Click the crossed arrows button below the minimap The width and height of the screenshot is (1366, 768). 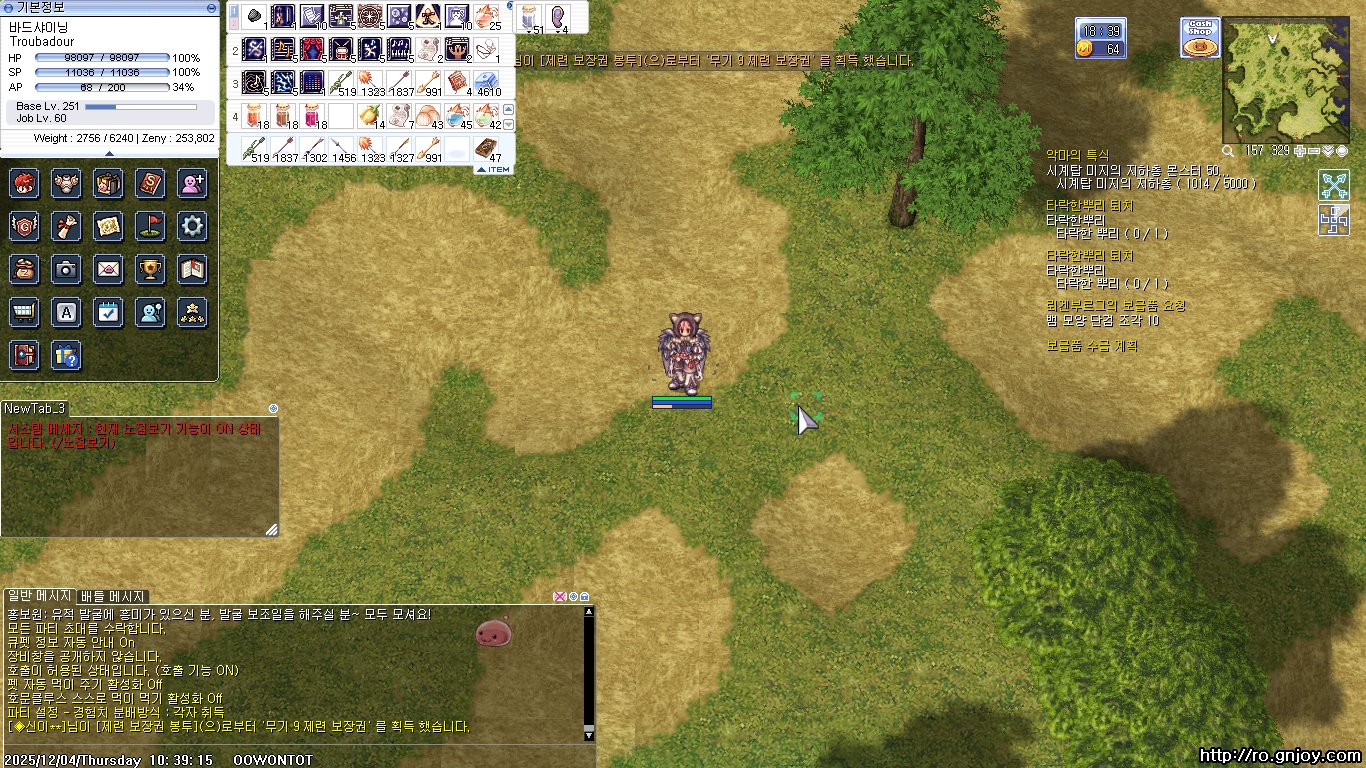tap(1333, 185)
